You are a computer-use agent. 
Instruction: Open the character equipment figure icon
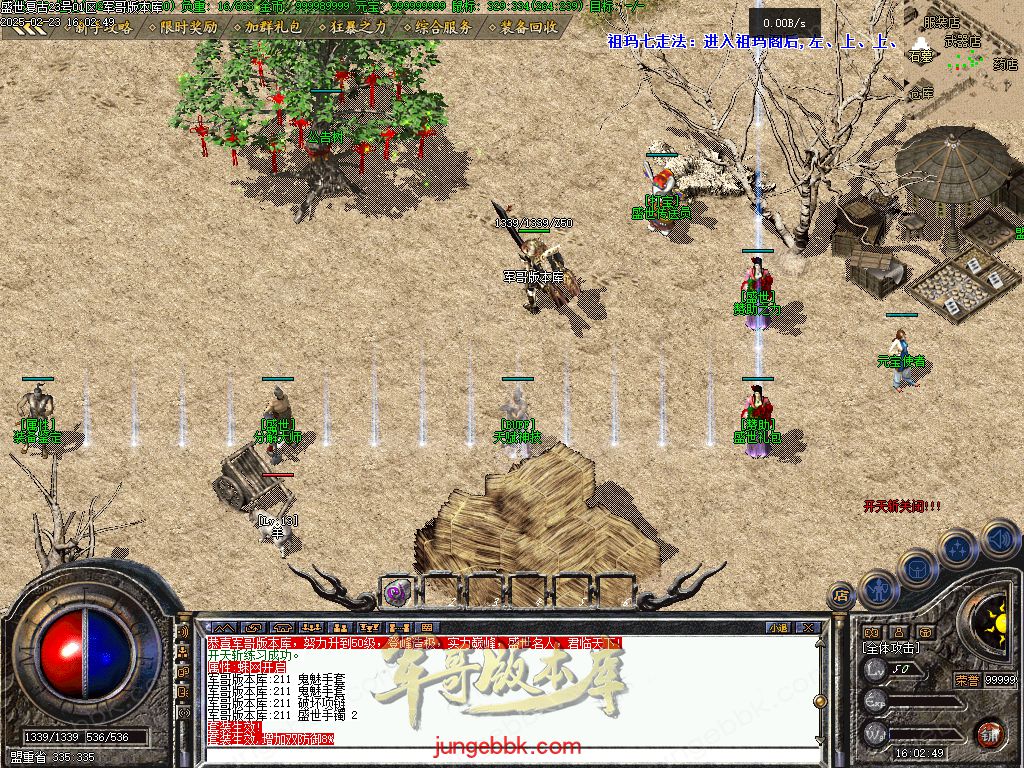click(878, 589)
